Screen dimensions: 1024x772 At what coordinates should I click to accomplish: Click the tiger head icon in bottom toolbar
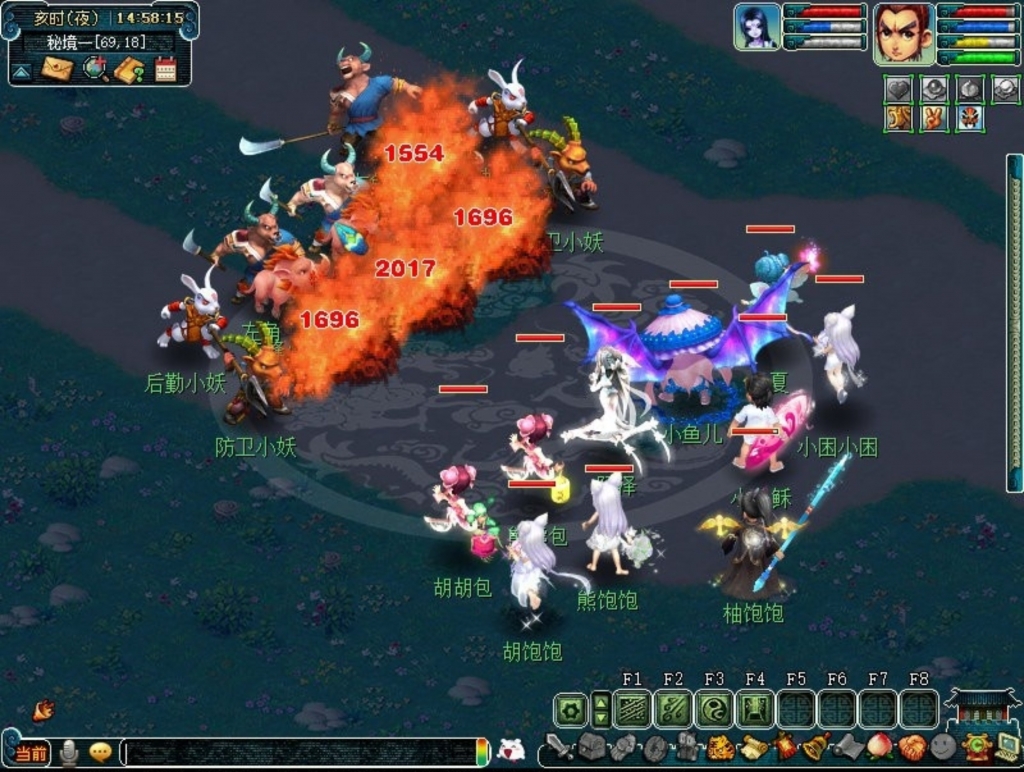721,747
